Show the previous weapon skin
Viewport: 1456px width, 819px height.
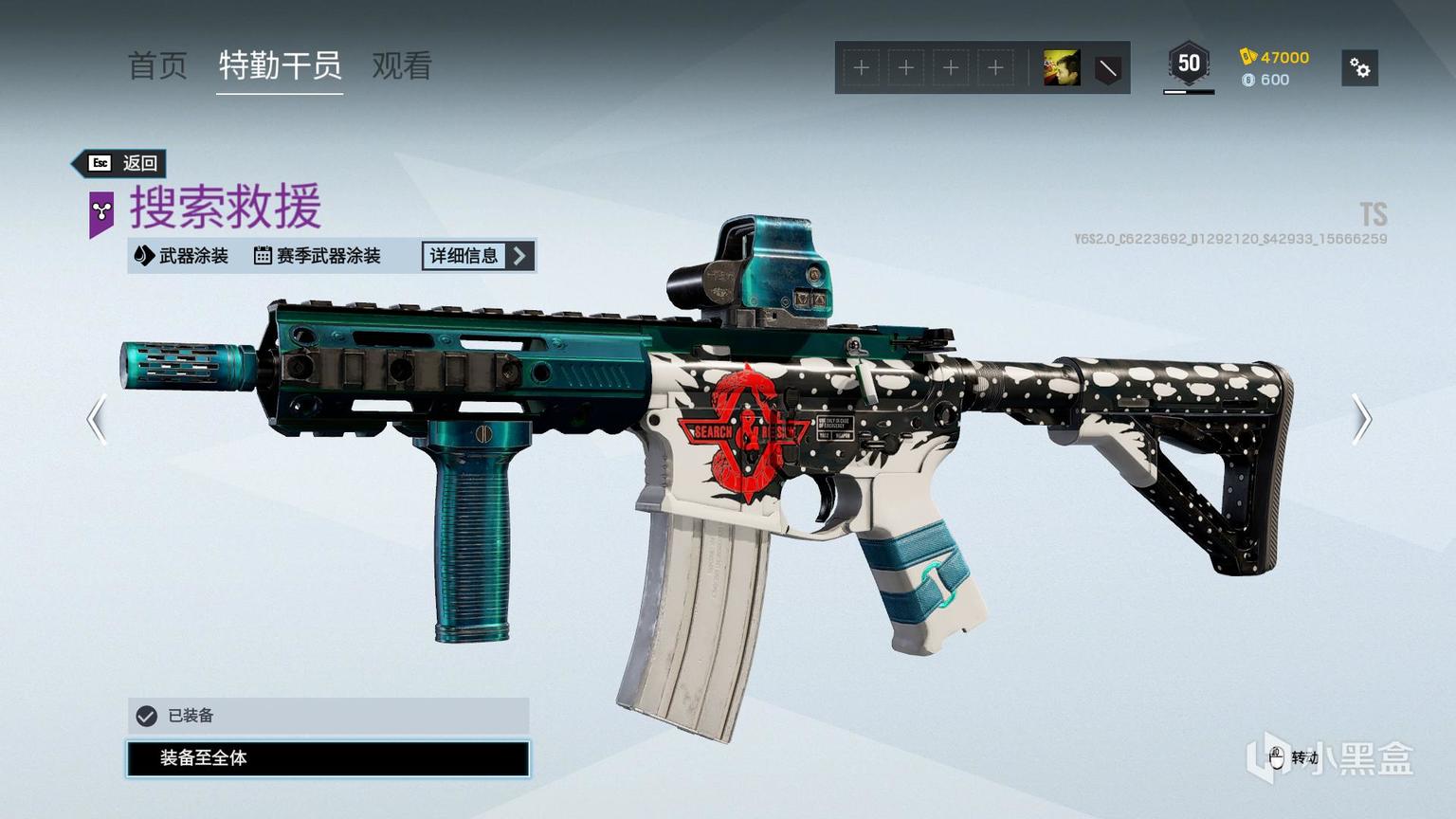pyautogui.click(x=97, y=419)
